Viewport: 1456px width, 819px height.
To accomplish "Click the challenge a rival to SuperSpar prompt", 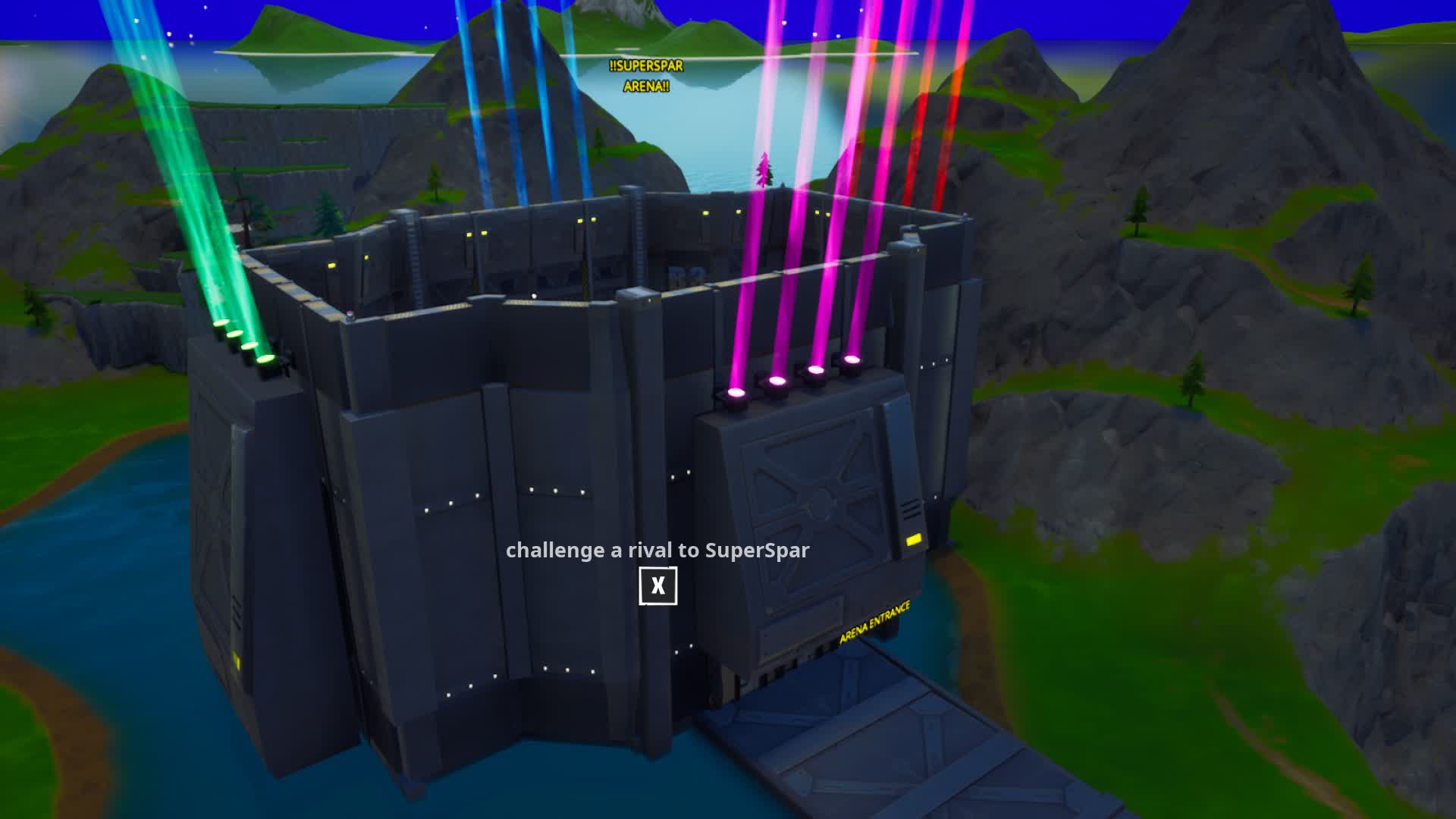I will pos(657,551).
